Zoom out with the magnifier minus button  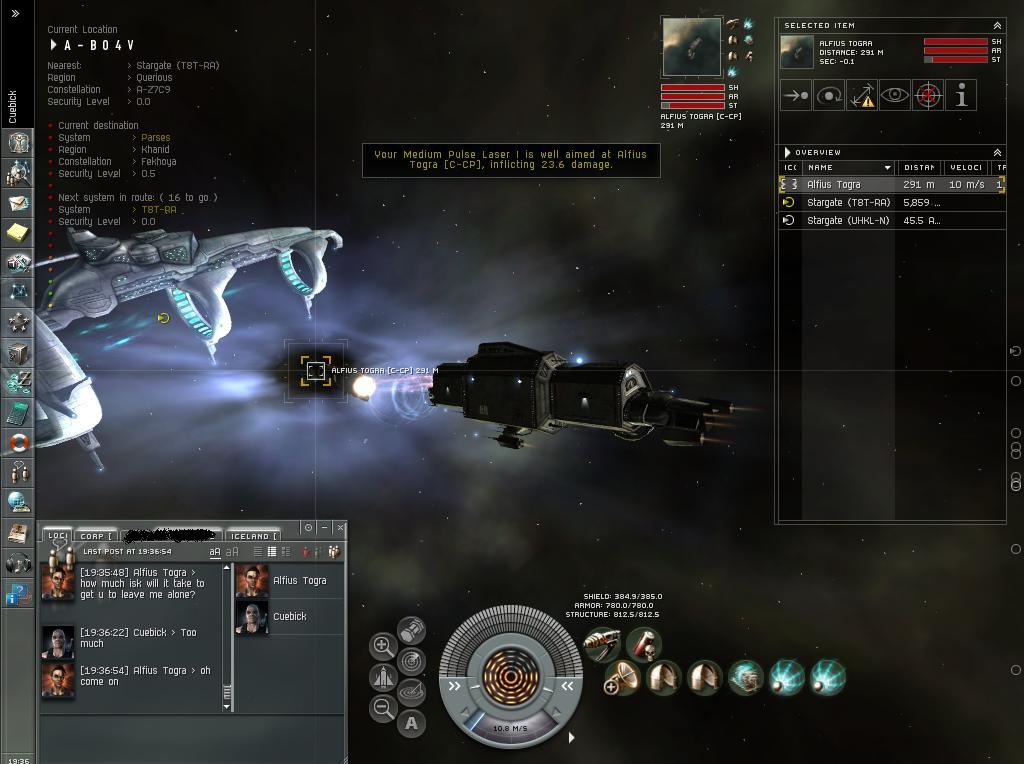[x=383, y=709]
